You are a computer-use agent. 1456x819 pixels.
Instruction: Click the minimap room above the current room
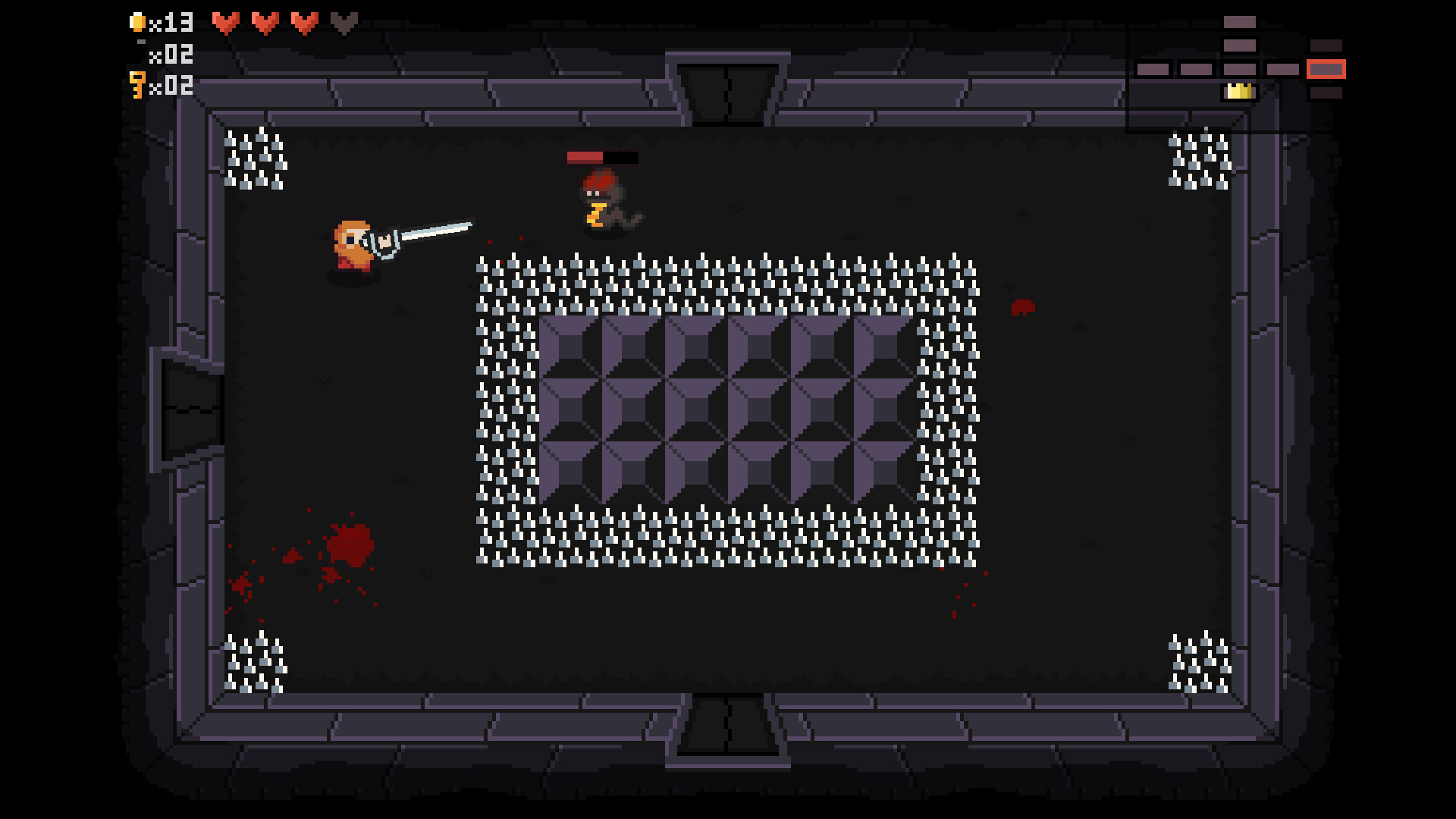(x=1326, y=45)
